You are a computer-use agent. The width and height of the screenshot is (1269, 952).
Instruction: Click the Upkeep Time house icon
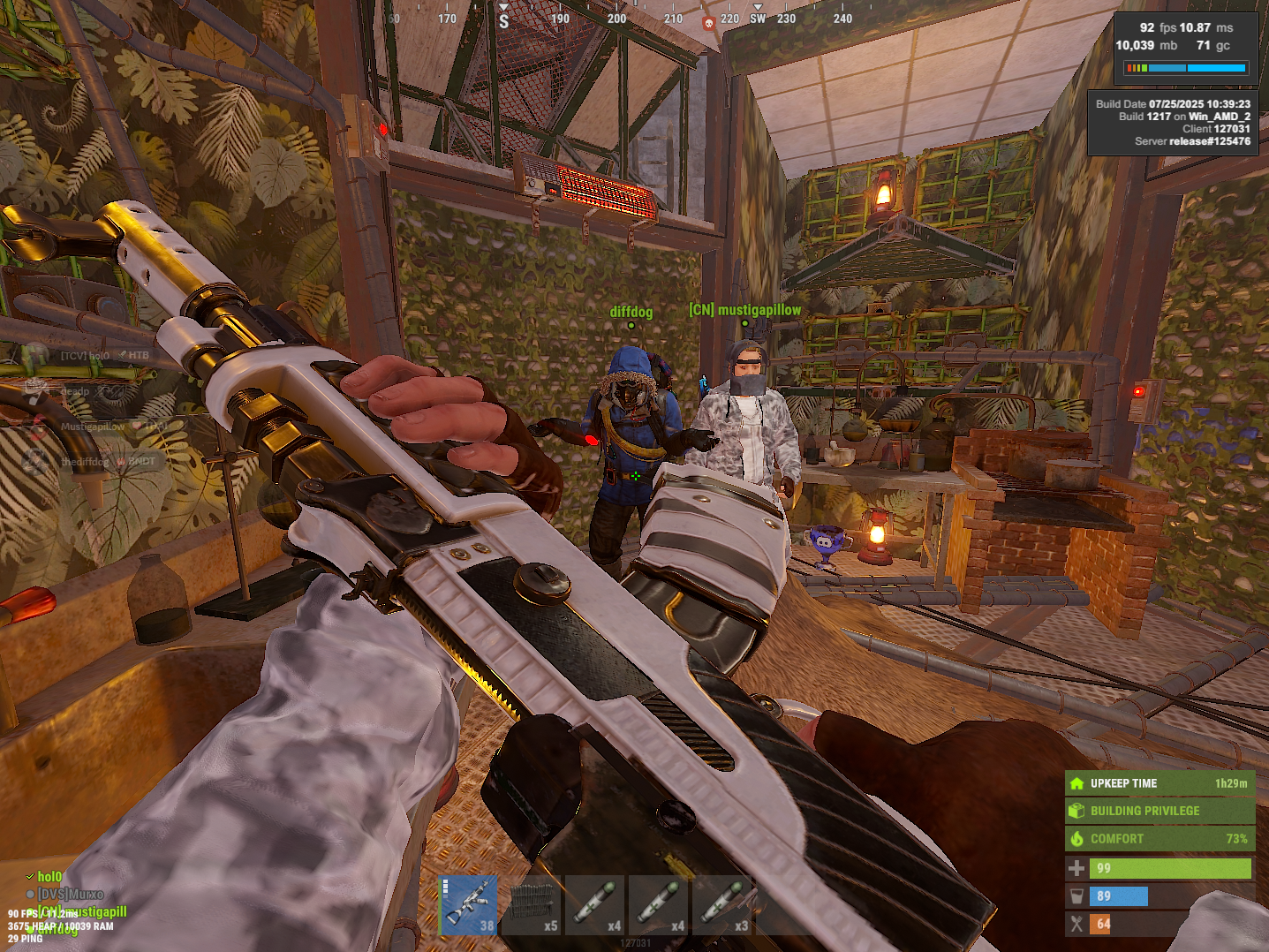(1077, 782)
